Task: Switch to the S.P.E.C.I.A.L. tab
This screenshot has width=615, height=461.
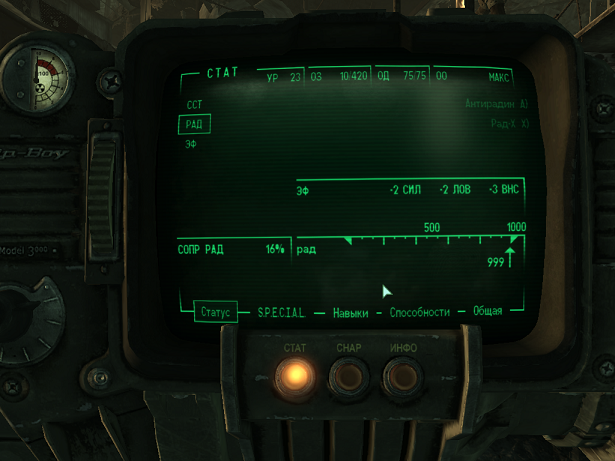Action: click(x=281, y=312)
